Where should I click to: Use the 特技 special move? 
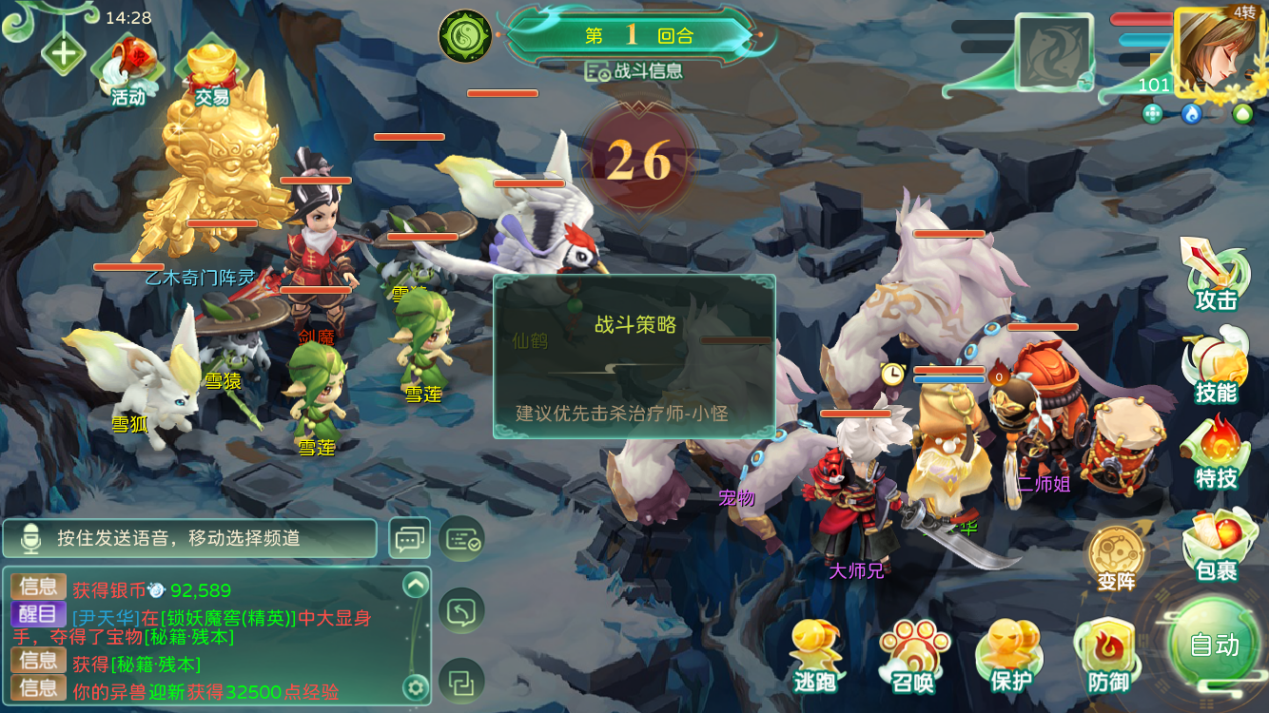[x=1215, y=453]
